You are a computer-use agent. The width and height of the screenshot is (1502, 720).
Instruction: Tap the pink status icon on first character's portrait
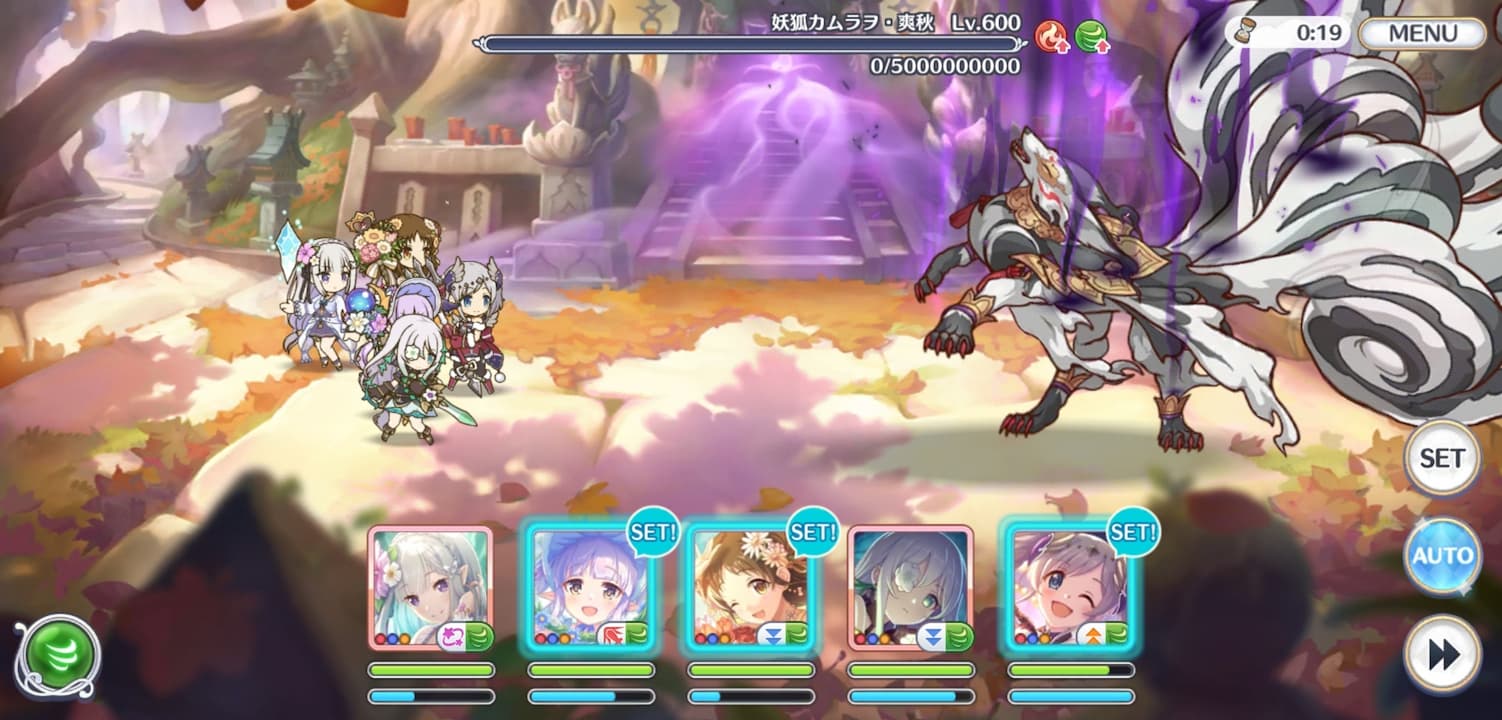(452, 634)
